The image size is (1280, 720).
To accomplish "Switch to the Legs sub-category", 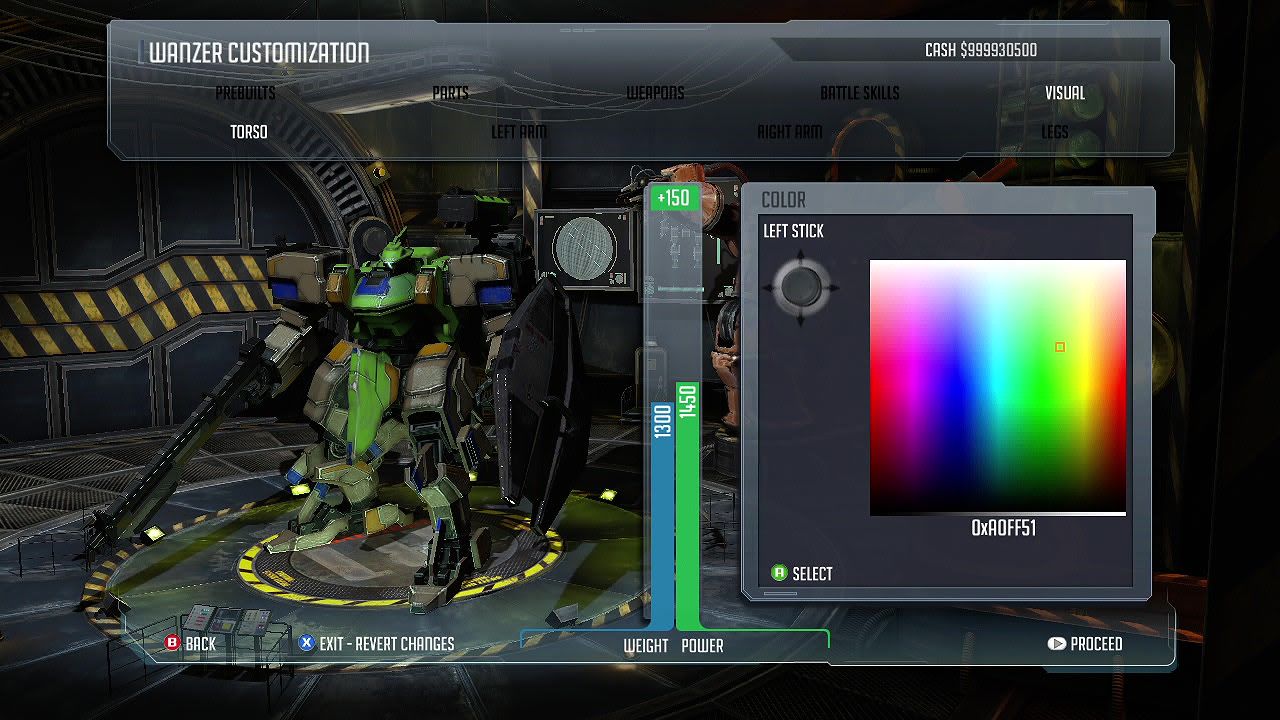I will (1054, 132).
